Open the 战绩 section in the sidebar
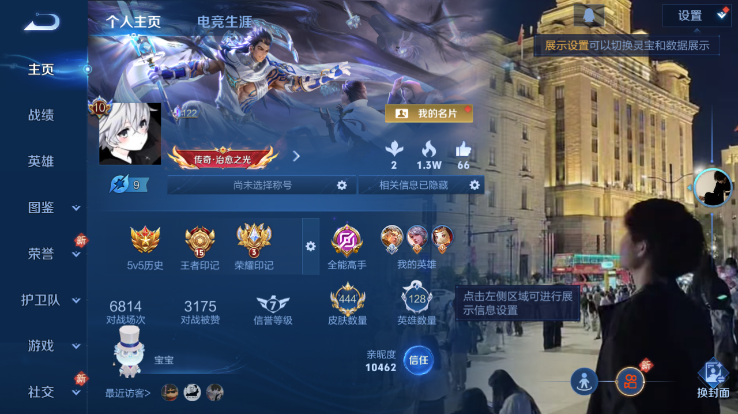Viewport: 738px width, 414px height. [x=41, y=115]
